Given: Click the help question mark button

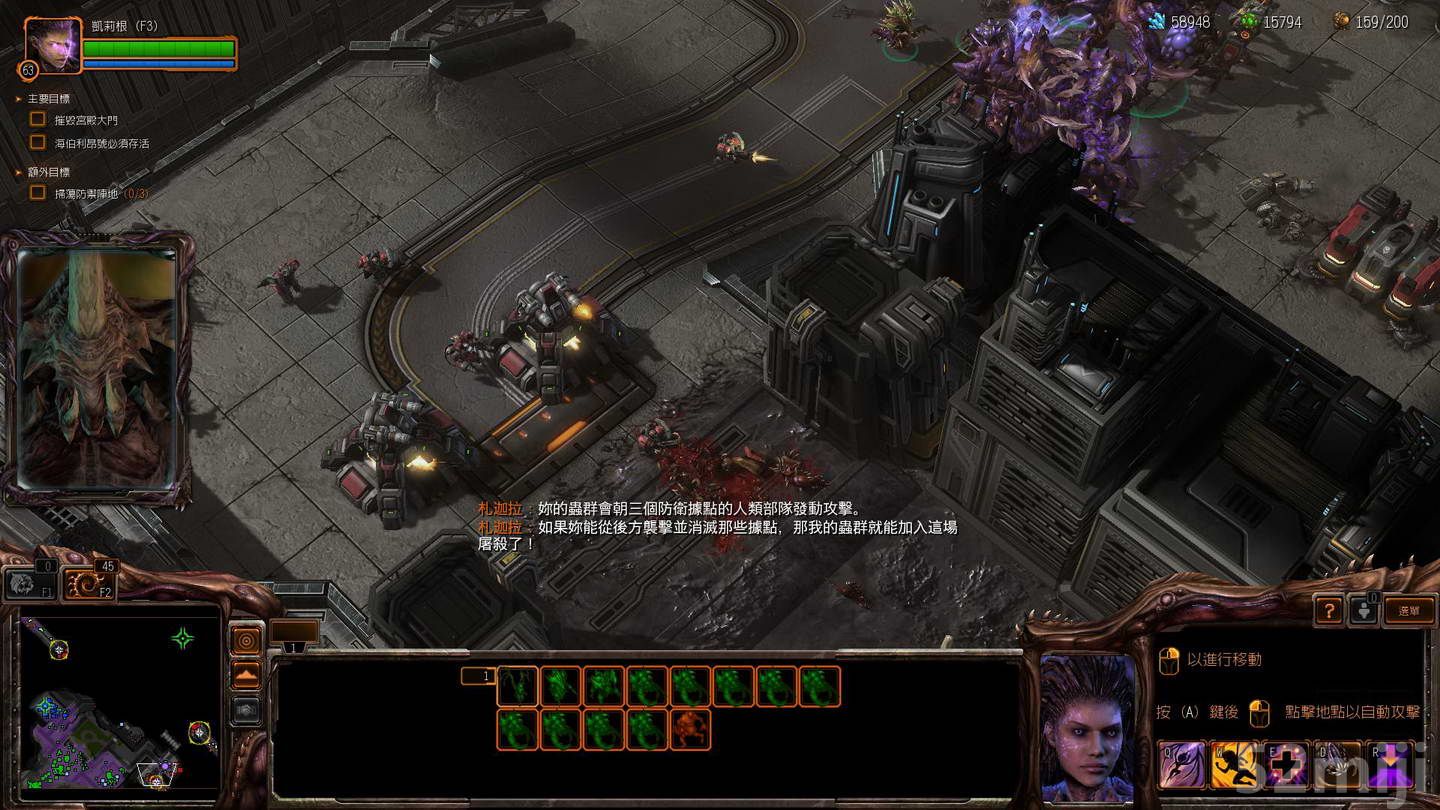Looking at the screenshot, I should tap(1329, 611).
